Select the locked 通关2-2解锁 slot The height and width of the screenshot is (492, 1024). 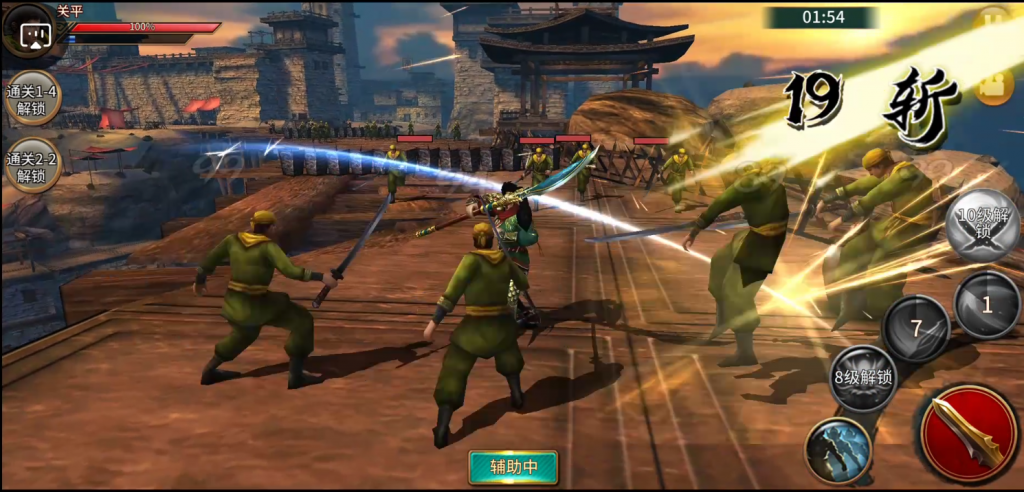32,166
